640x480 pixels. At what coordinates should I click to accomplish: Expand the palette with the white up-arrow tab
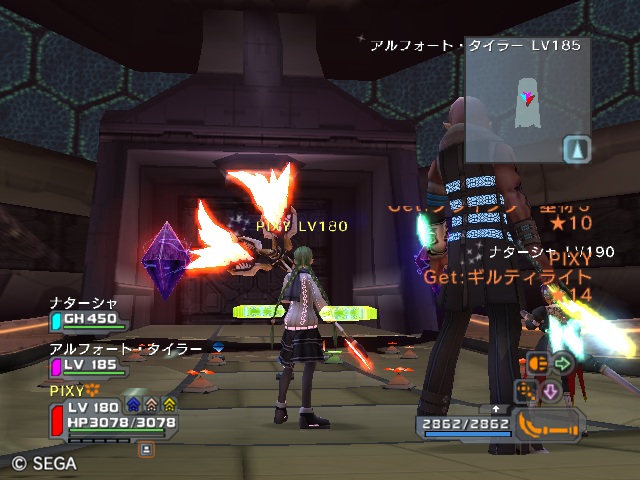[497, 408]
